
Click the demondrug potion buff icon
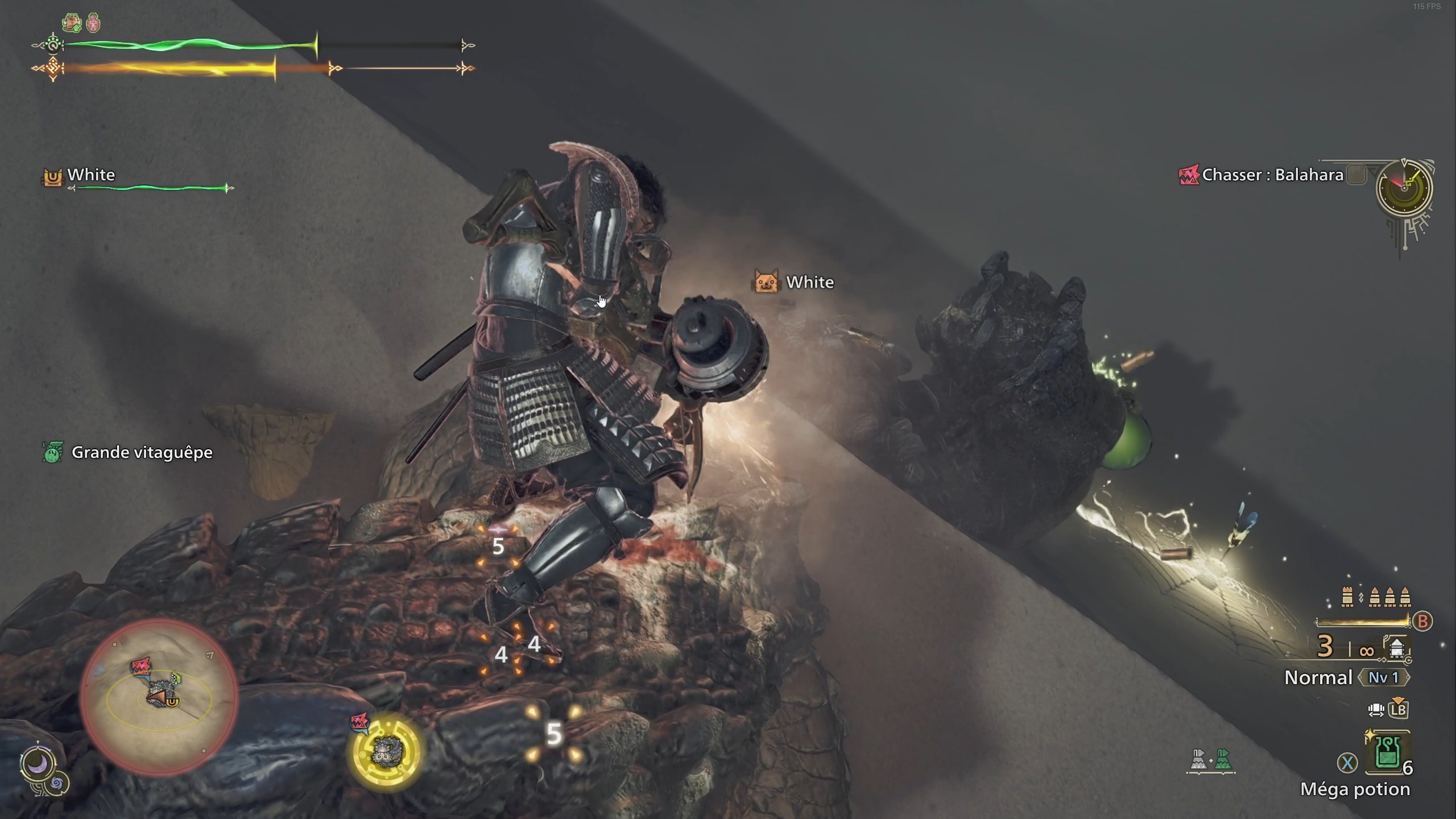[94, 22]
